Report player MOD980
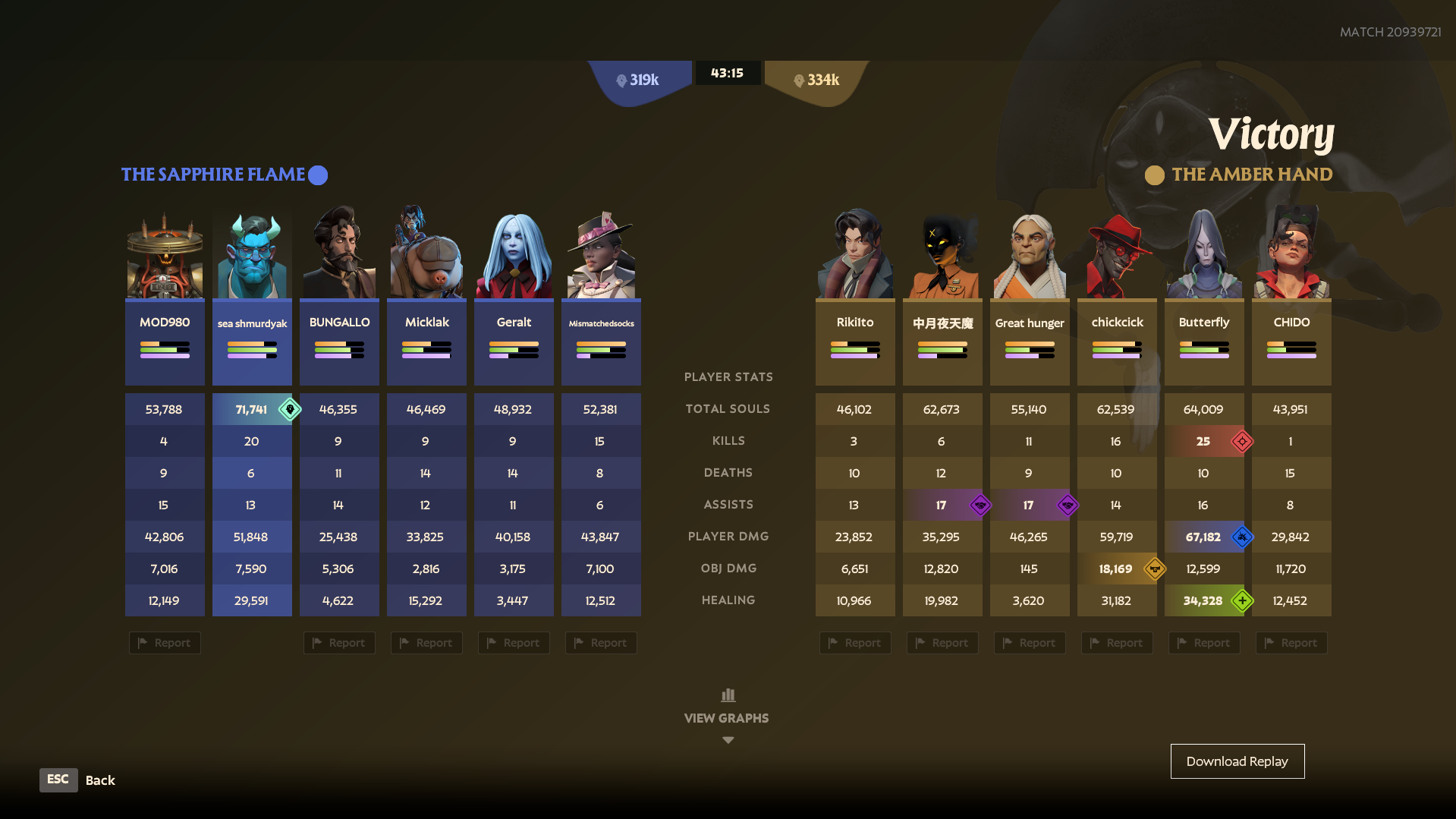This screenshot has height=819, width=1456. pos(165,643)
